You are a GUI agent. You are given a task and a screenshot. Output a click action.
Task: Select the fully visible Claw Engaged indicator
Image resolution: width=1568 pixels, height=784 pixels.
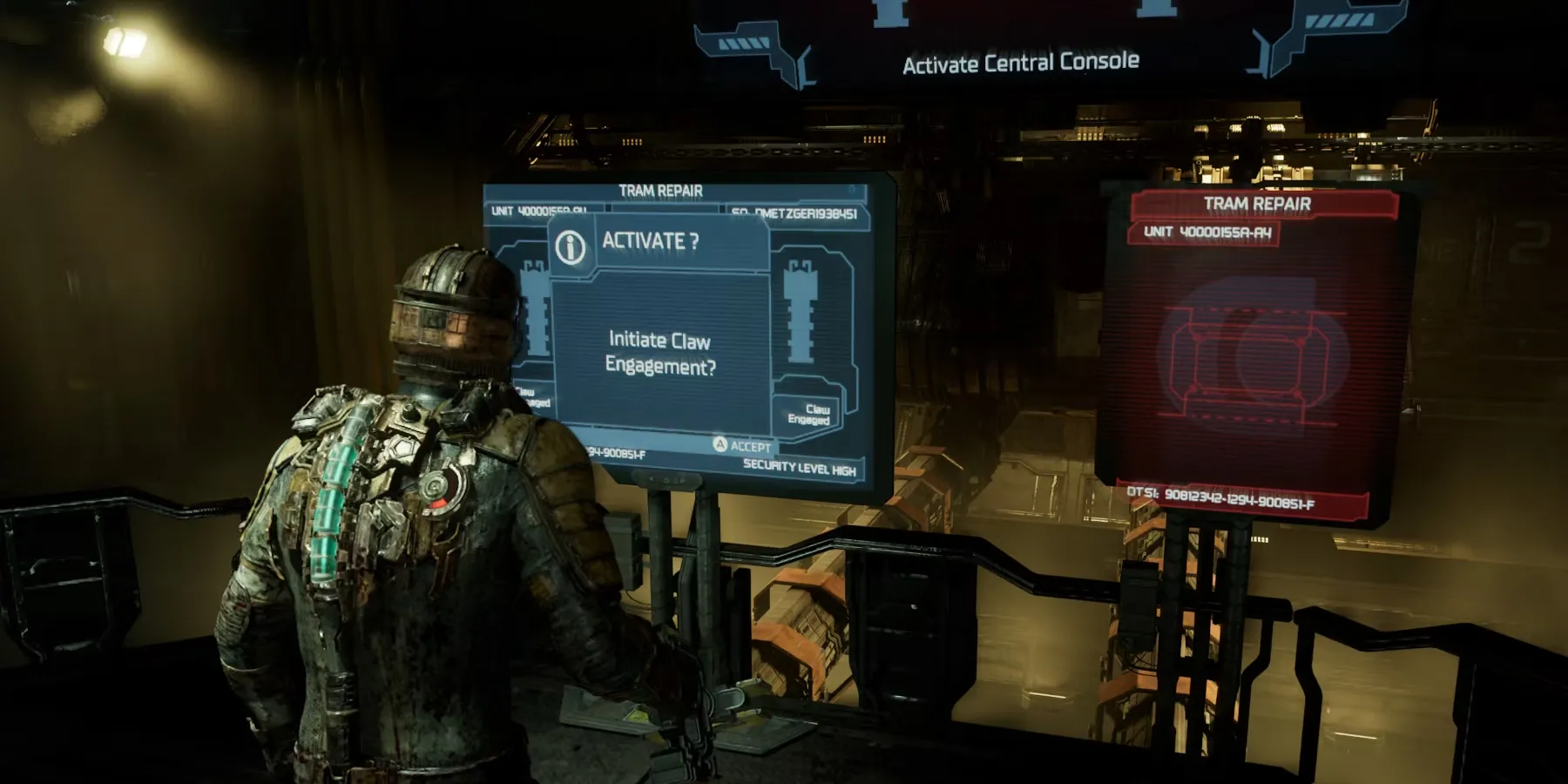click(x=809, y=414)
